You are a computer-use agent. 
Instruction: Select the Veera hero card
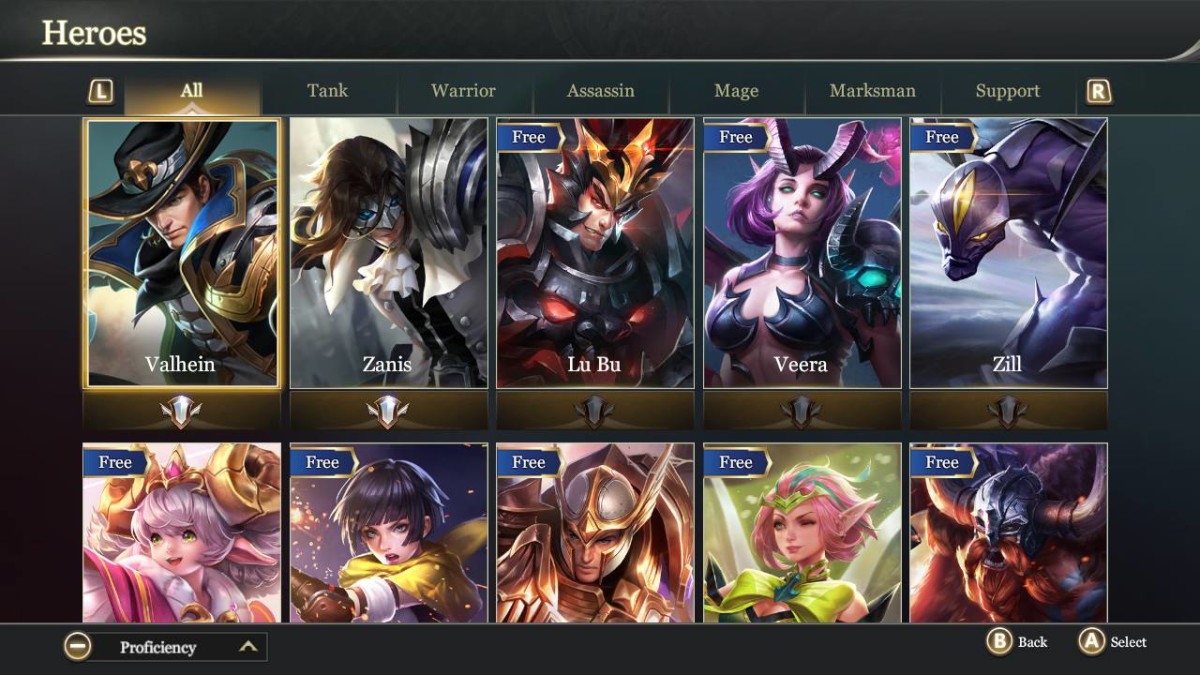(x=801, y=253)
